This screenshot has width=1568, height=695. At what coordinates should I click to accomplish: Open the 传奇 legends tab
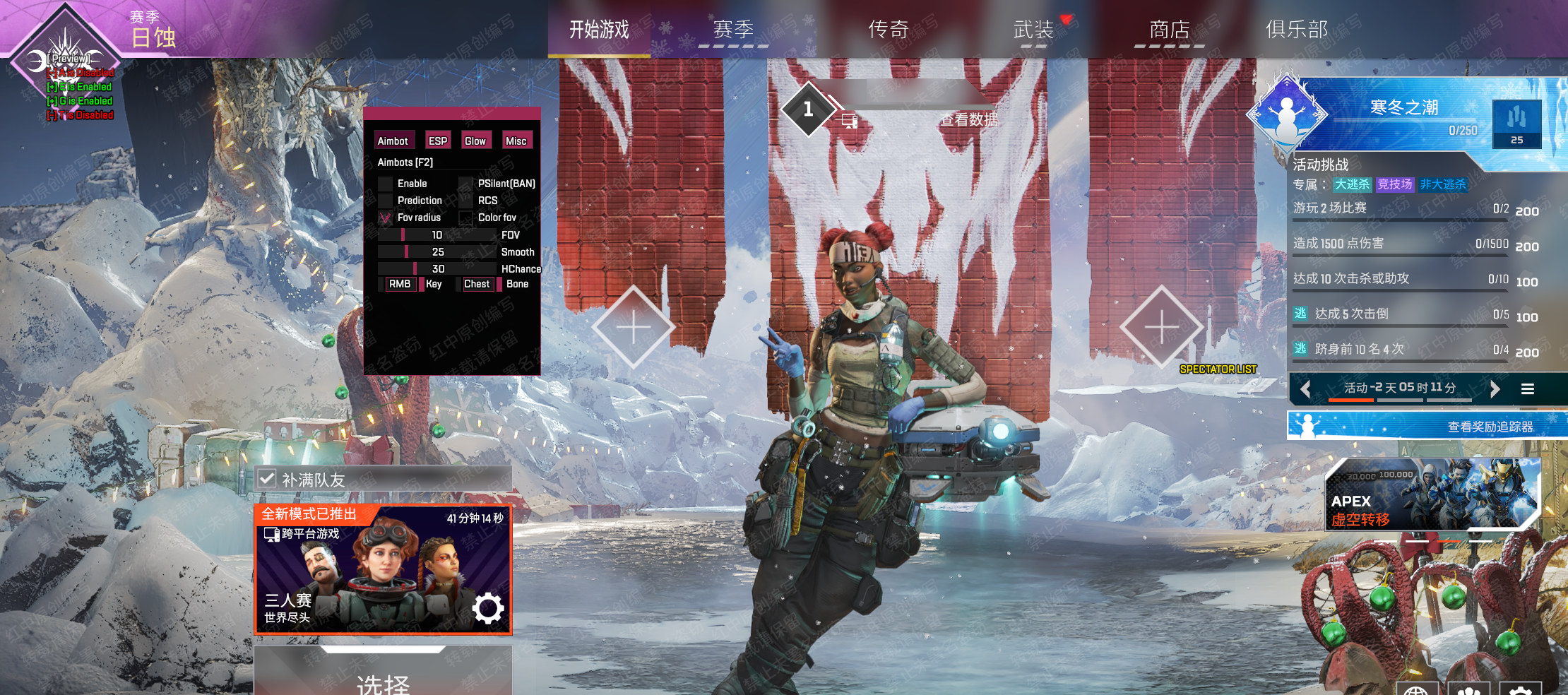[888, 30]
